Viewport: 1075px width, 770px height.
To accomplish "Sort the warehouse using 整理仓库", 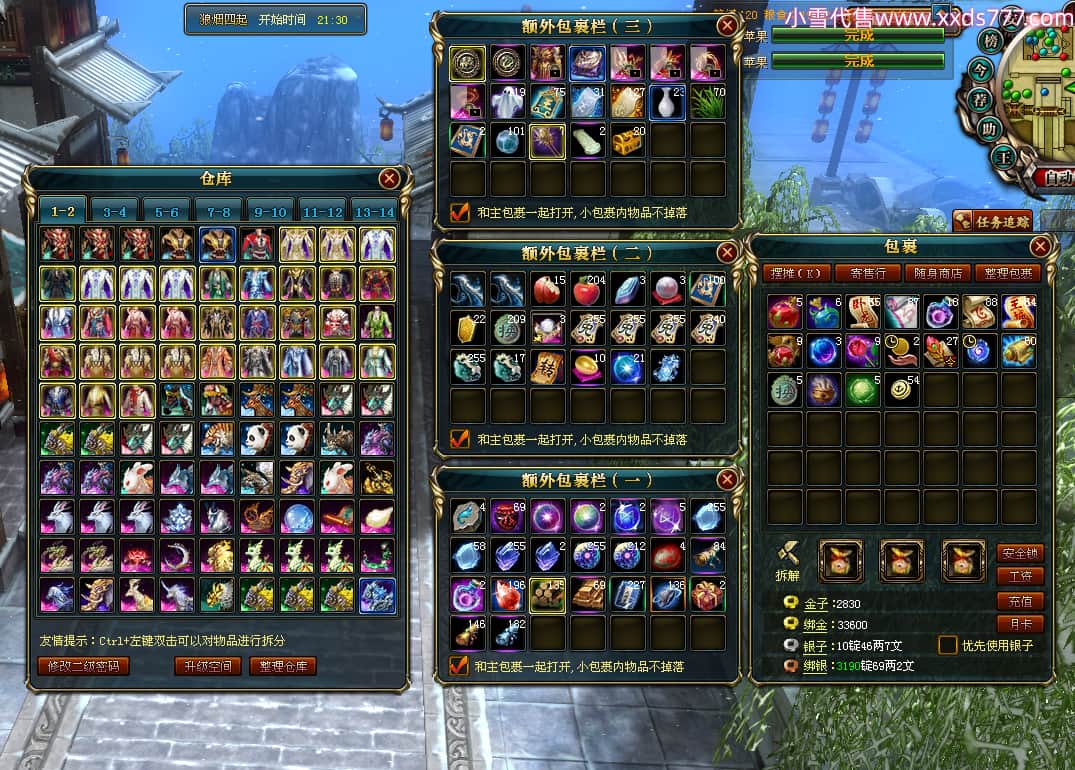I will [283, 666].
